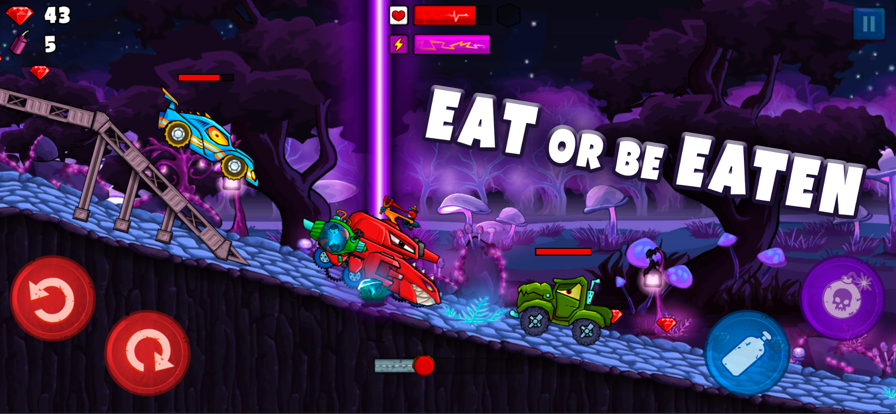Viewport: 896px width, 414px height.
Task: Activate the blue nitro canister boost
Action: pyautogui.click(x=746, y=353)
